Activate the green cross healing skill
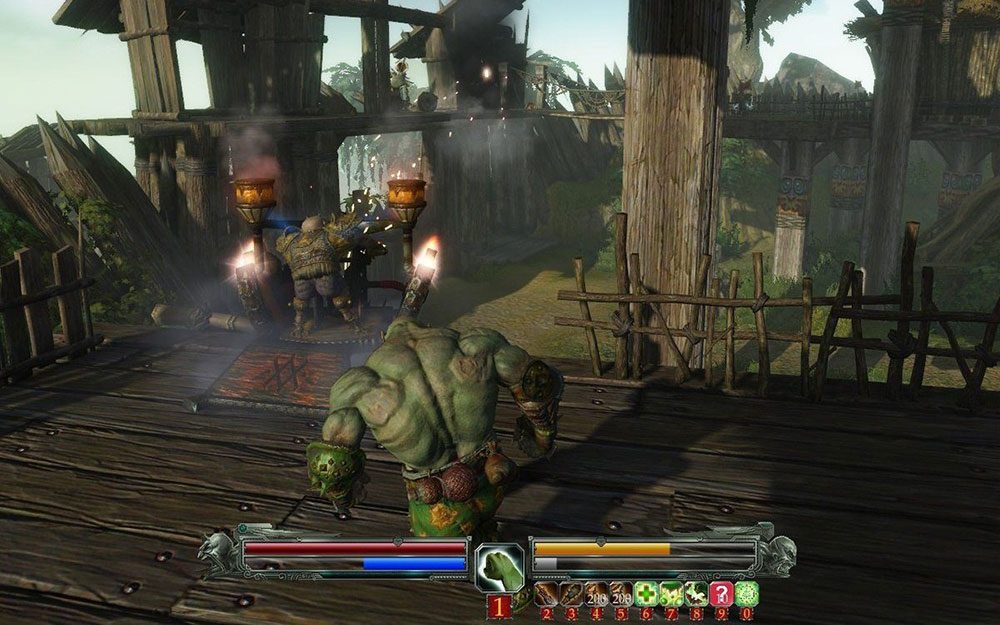The height and width of the screenshot is (625, 1000). tap(646, 594)
